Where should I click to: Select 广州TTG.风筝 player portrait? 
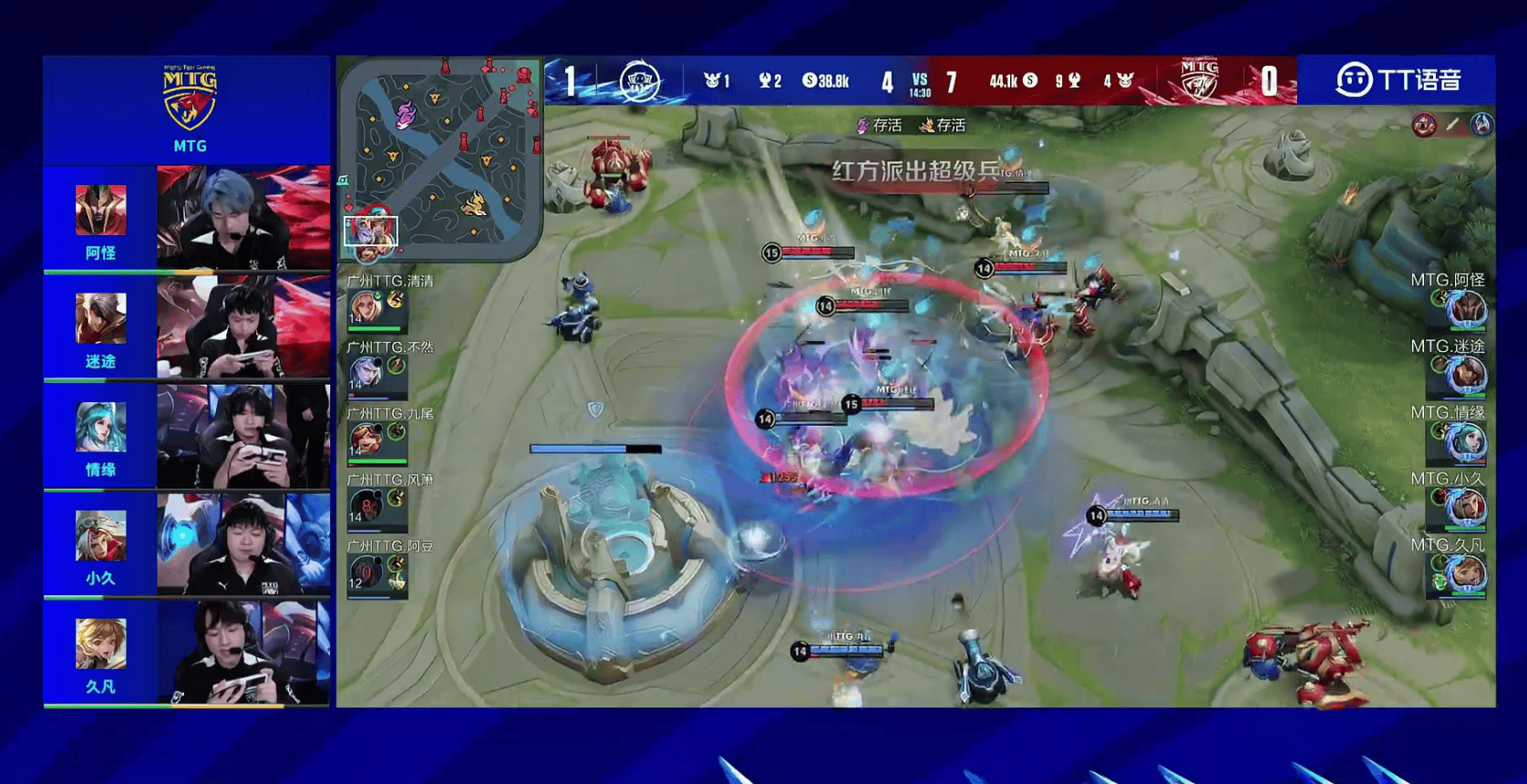366,504
